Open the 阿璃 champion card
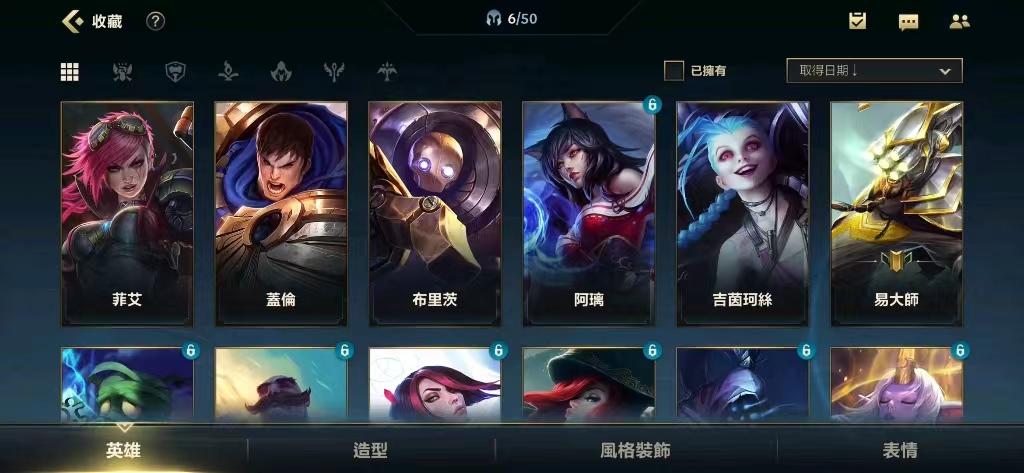 [x=589, y=213]
